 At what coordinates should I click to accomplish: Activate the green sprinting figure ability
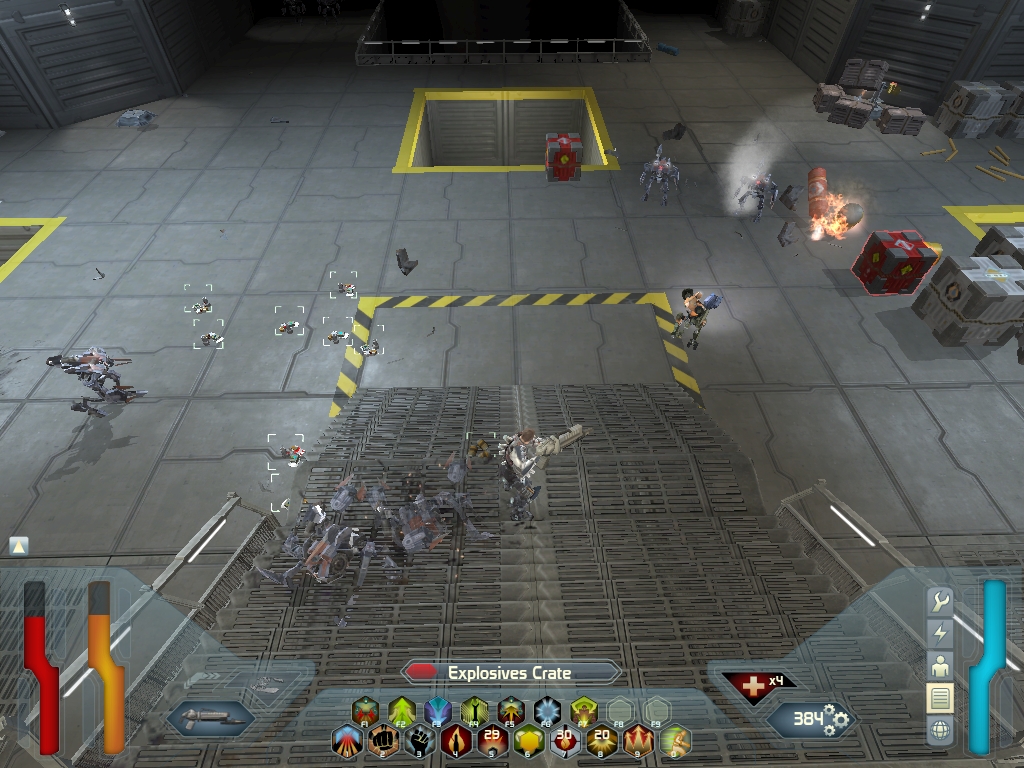point(675,742)
